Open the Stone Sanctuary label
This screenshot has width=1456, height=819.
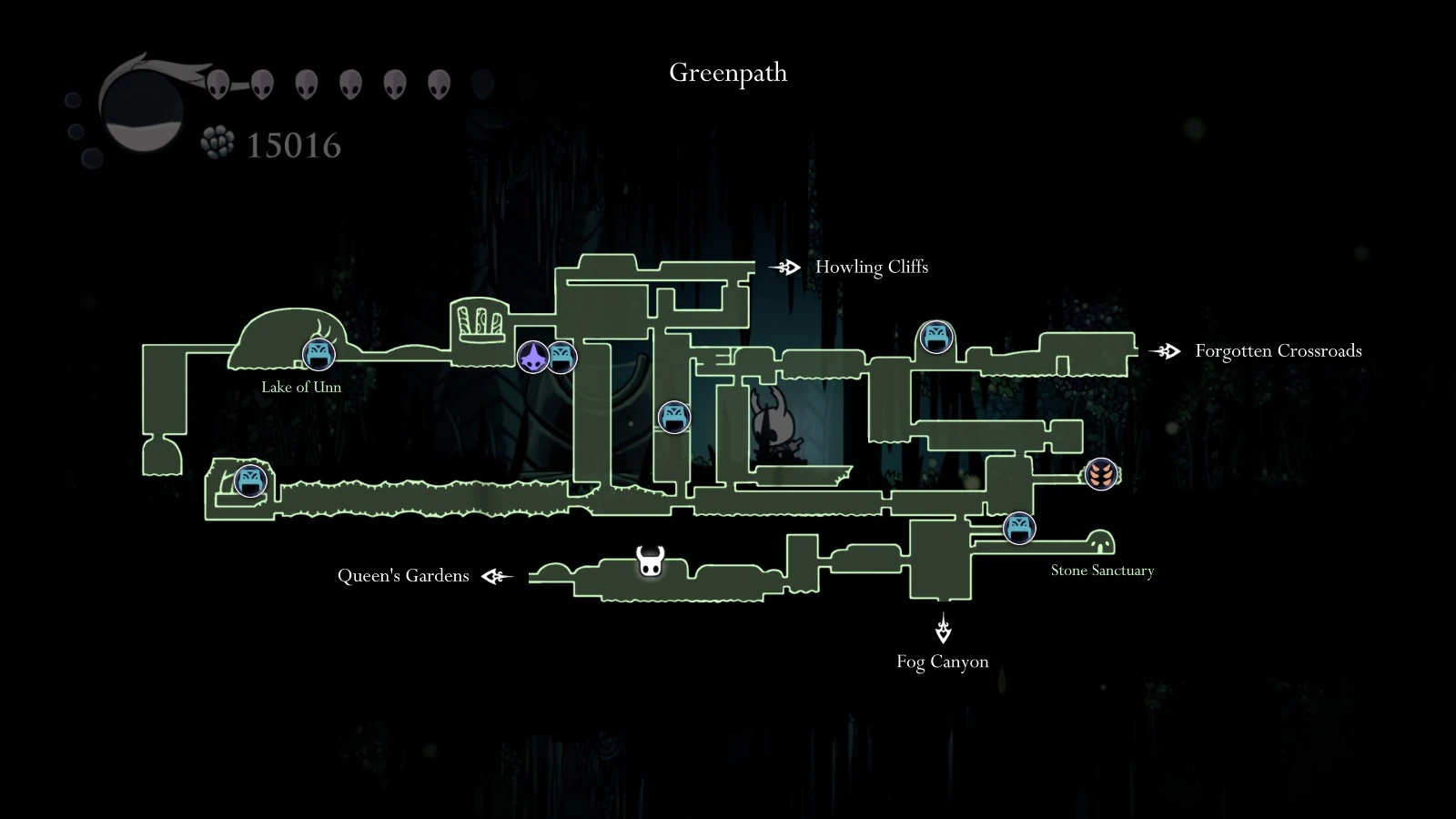1102,570
